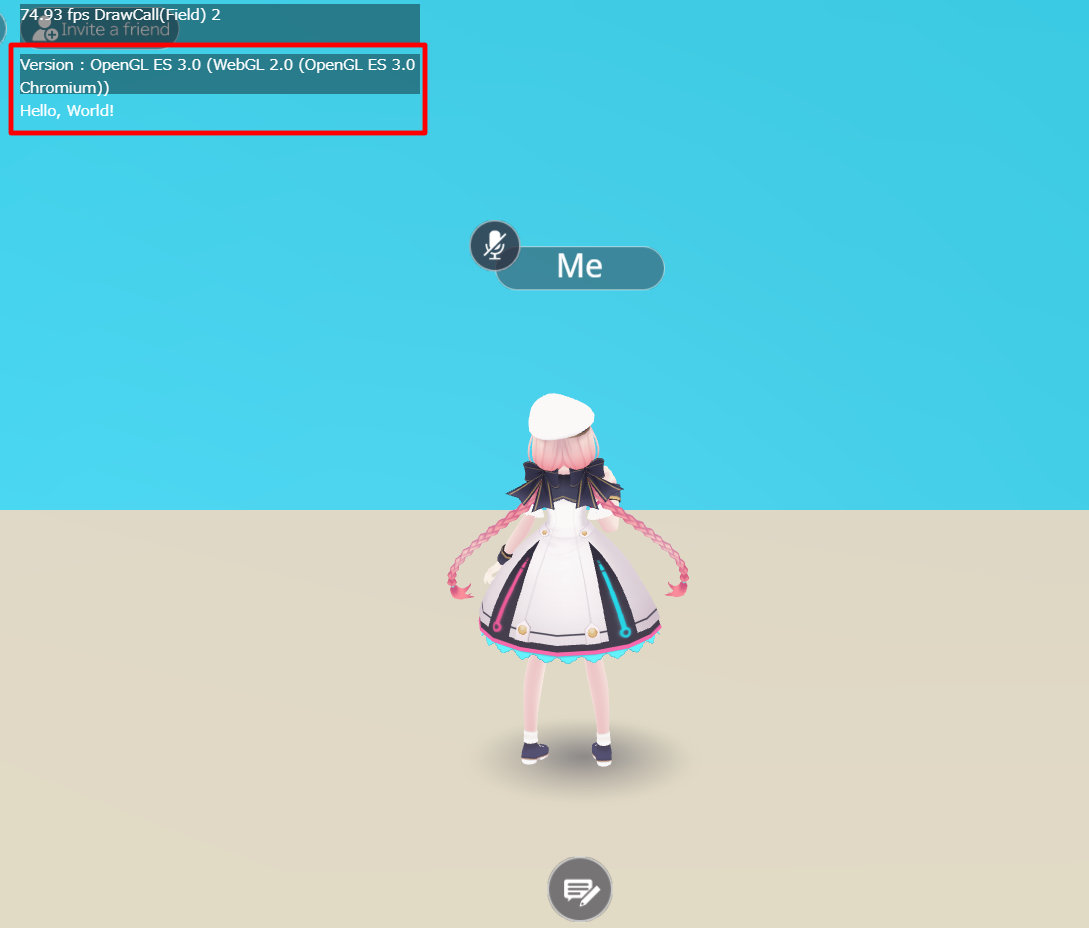The width and height of the screenshot is (1089, 928).
Task: Open the Invite a friend button
Action: coord(100,29)
